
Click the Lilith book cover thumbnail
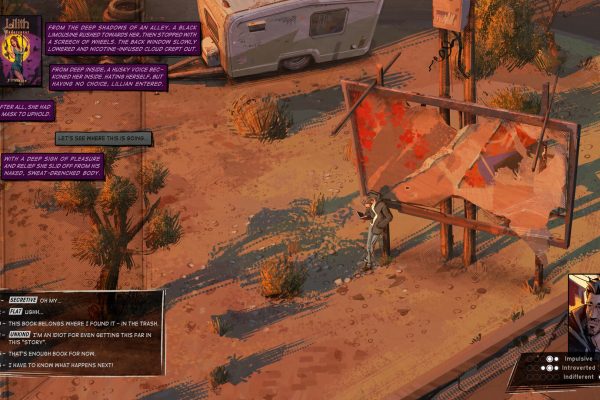click(19, 50)
